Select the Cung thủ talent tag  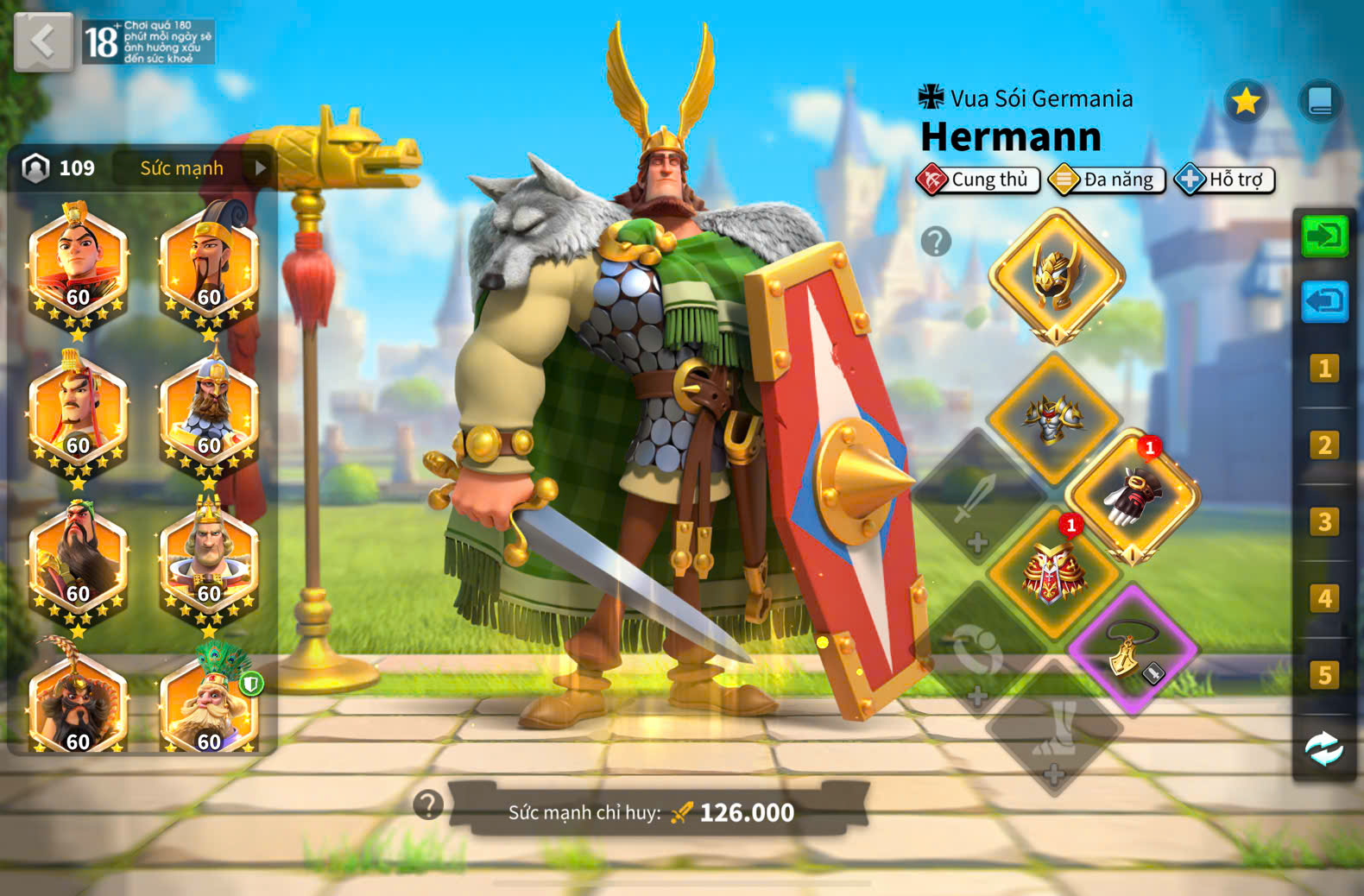tap(978, 180)
